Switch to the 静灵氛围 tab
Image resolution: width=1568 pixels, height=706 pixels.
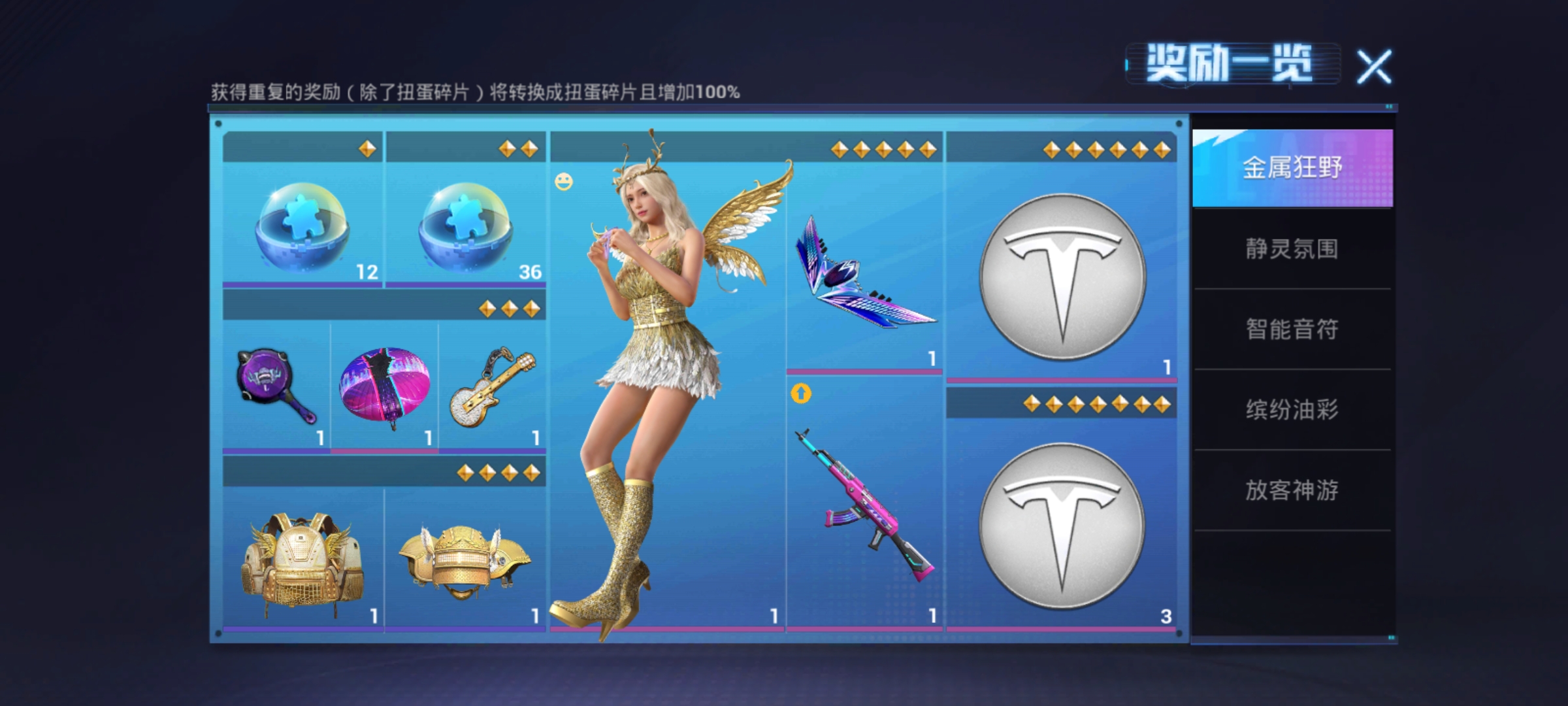pyautogui.click(x=1292, y=249)
